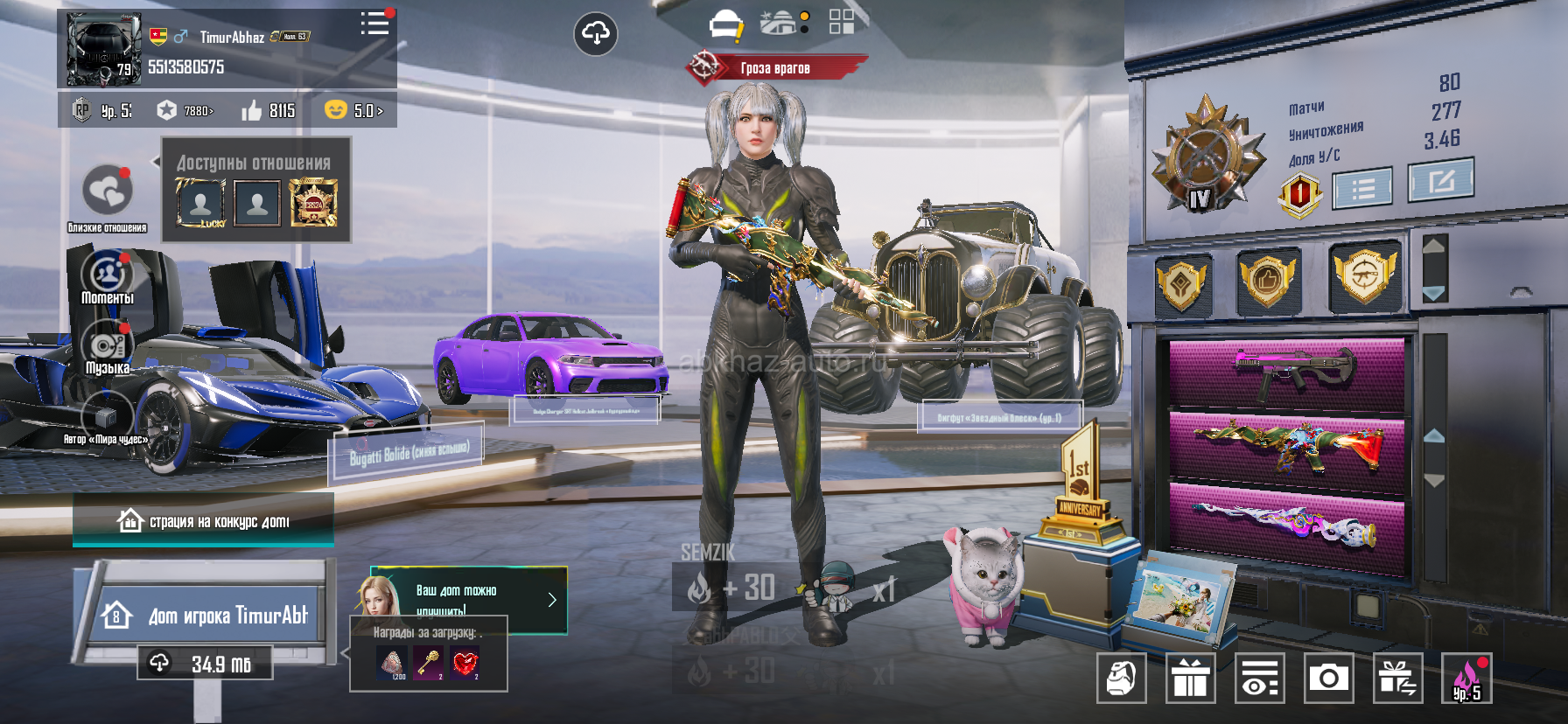Screen dimensions: 1568x724
Task: Open the profile list menu with red dot
Action: click(375, 24)
